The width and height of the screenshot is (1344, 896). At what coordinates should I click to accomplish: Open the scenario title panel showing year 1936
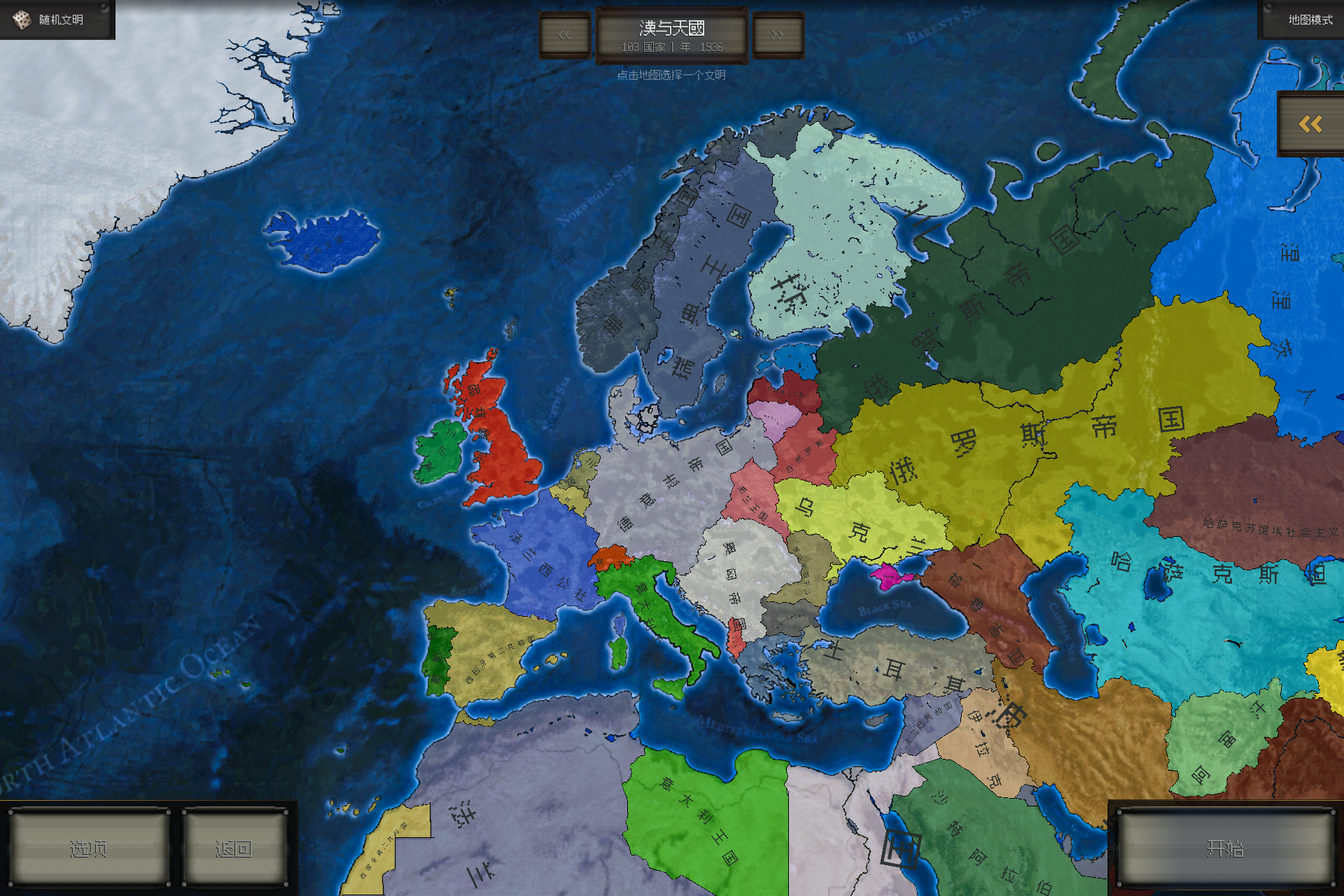(x=671, y=36)
